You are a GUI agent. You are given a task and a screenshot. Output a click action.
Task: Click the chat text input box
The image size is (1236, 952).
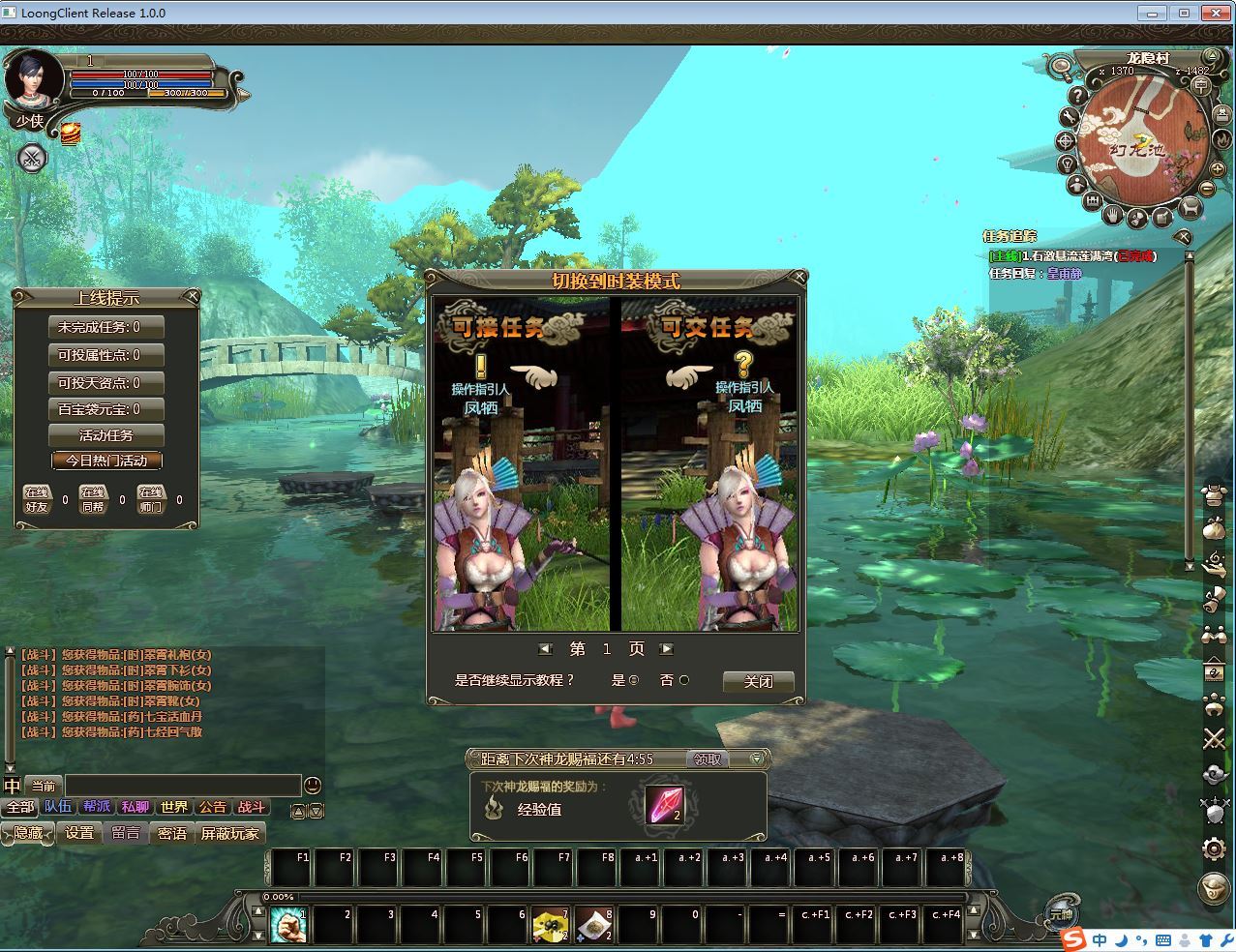pyautogui.click(x=183, y=786)
